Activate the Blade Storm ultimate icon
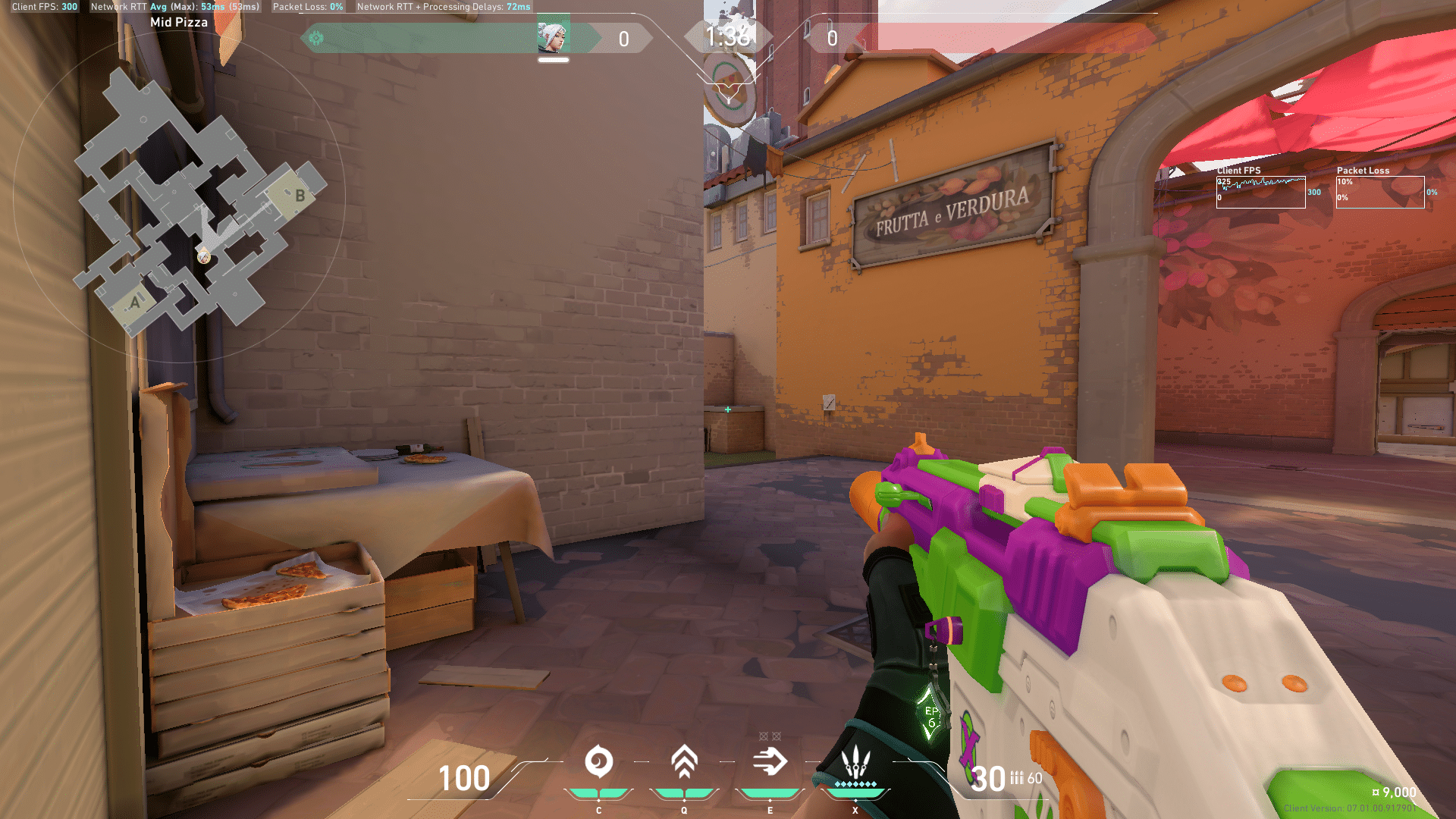The width and height of the screenshot is (1456, 819). (x=855, y=760)
